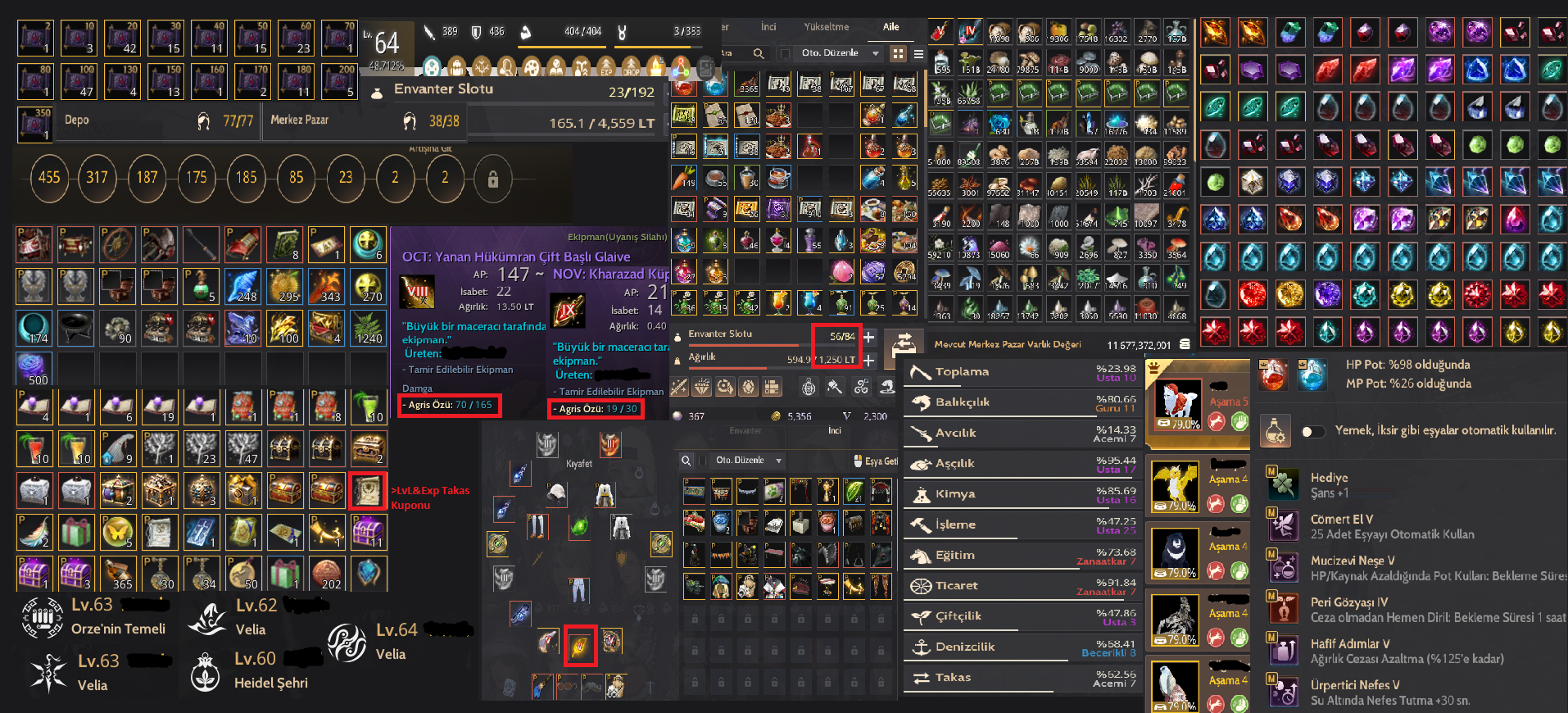Open the Kimya skill entry icon

pos(923,493)
